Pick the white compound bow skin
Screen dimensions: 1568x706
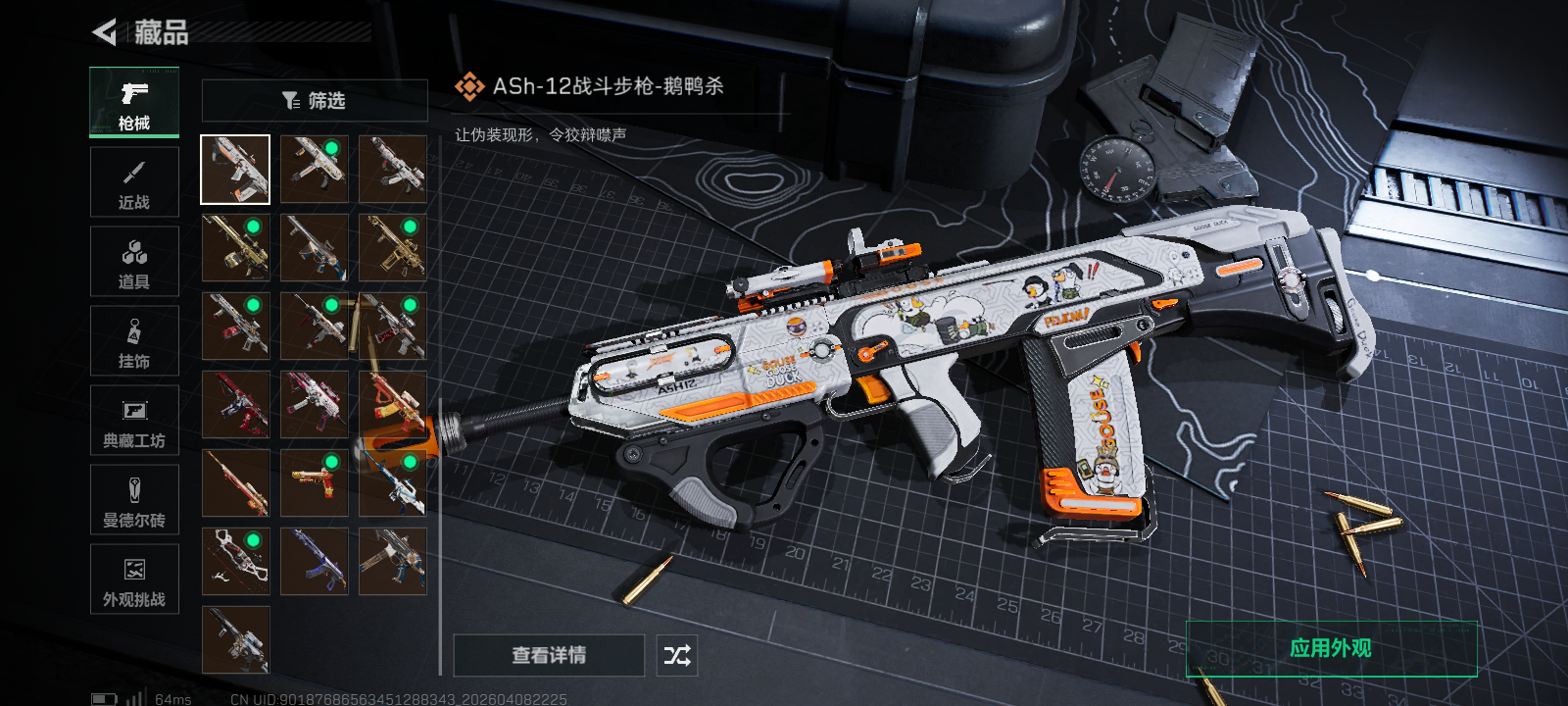tap(235, 562)
